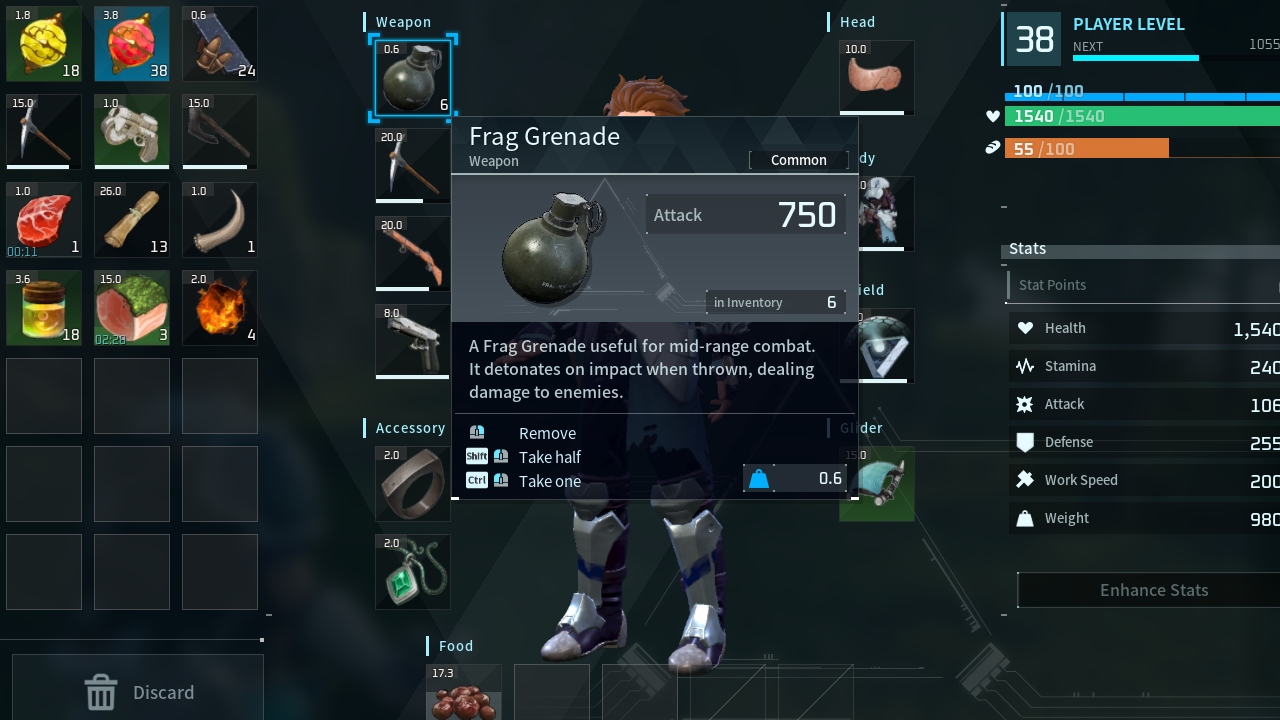This screenshot has width=1280, height=720.
Task: Select the Frag Grenade weapon slot
Action: 412,78
